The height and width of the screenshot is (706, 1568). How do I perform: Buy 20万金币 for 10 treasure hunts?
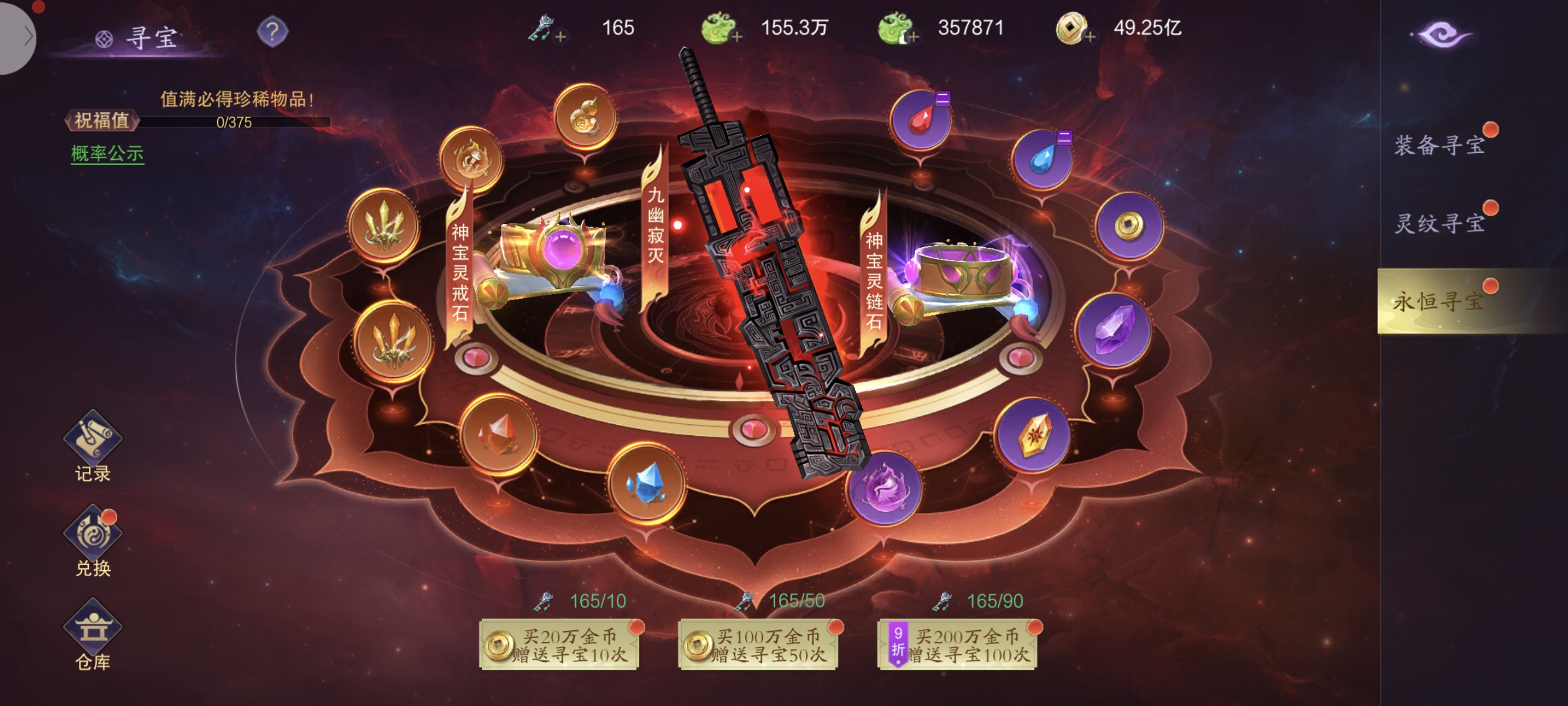tap(559, 645)
